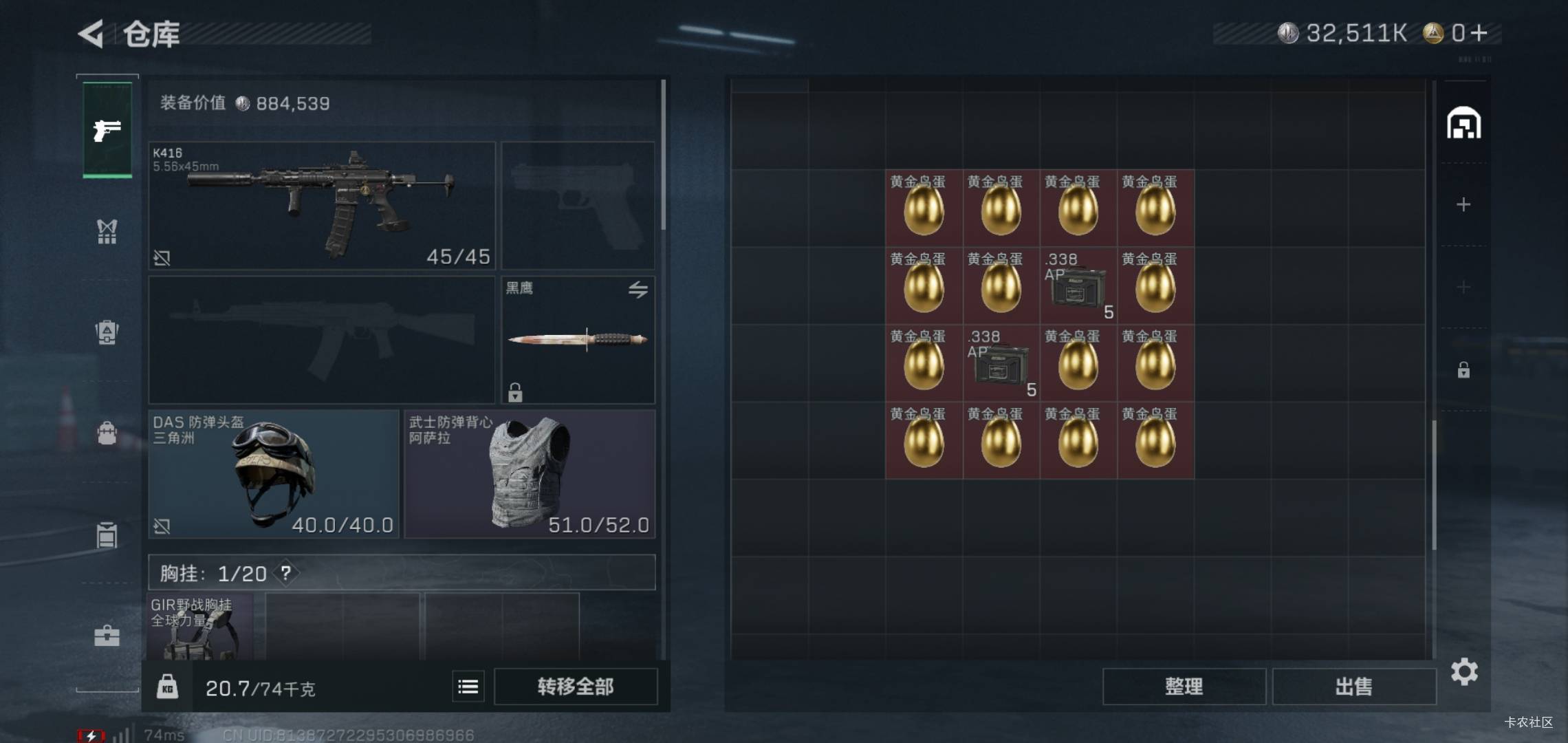
Task: Open the gear settings icon
Action: pyautogui.click(x=1464, y=671)
